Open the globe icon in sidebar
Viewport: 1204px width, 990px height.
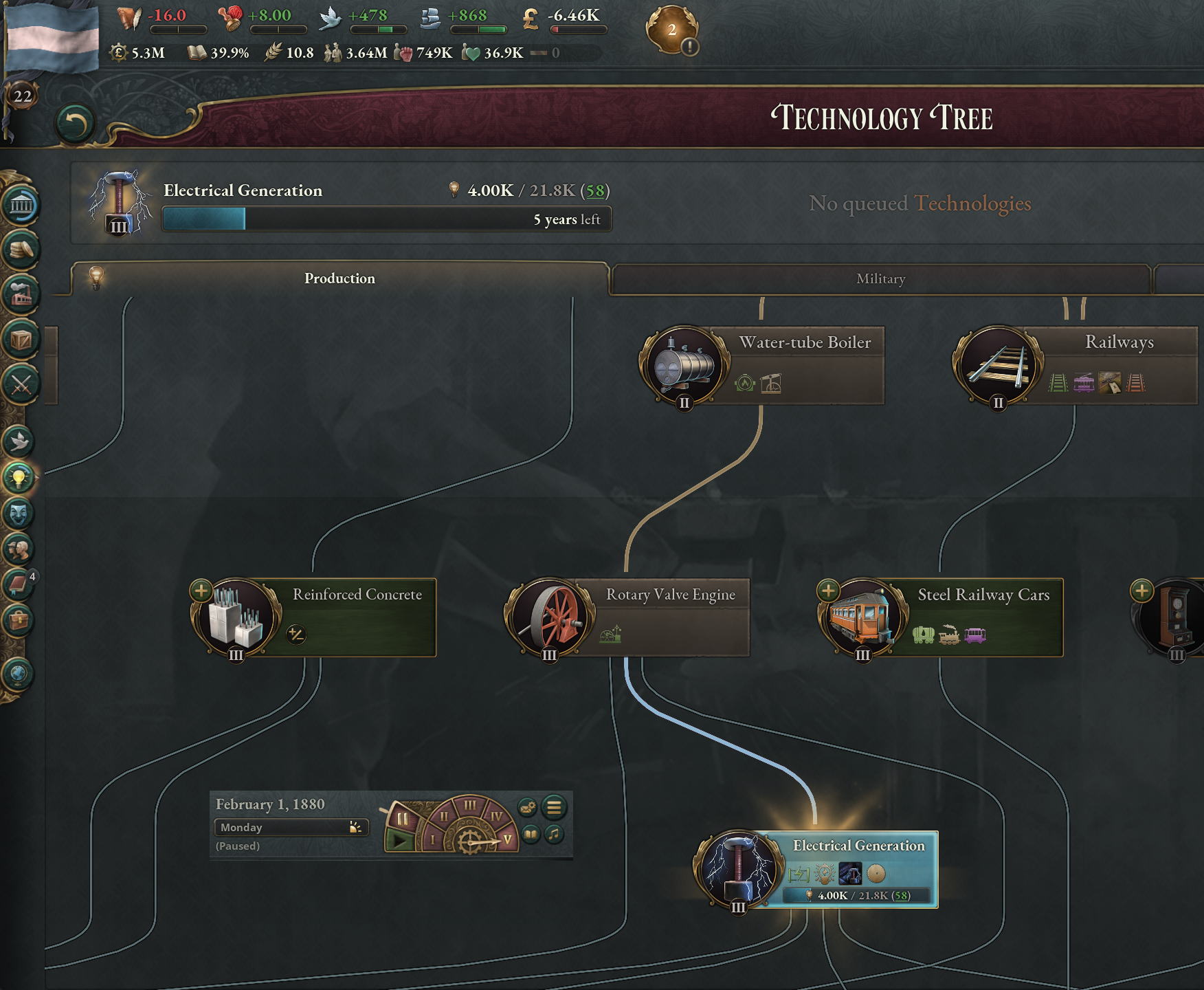[19, 674]
